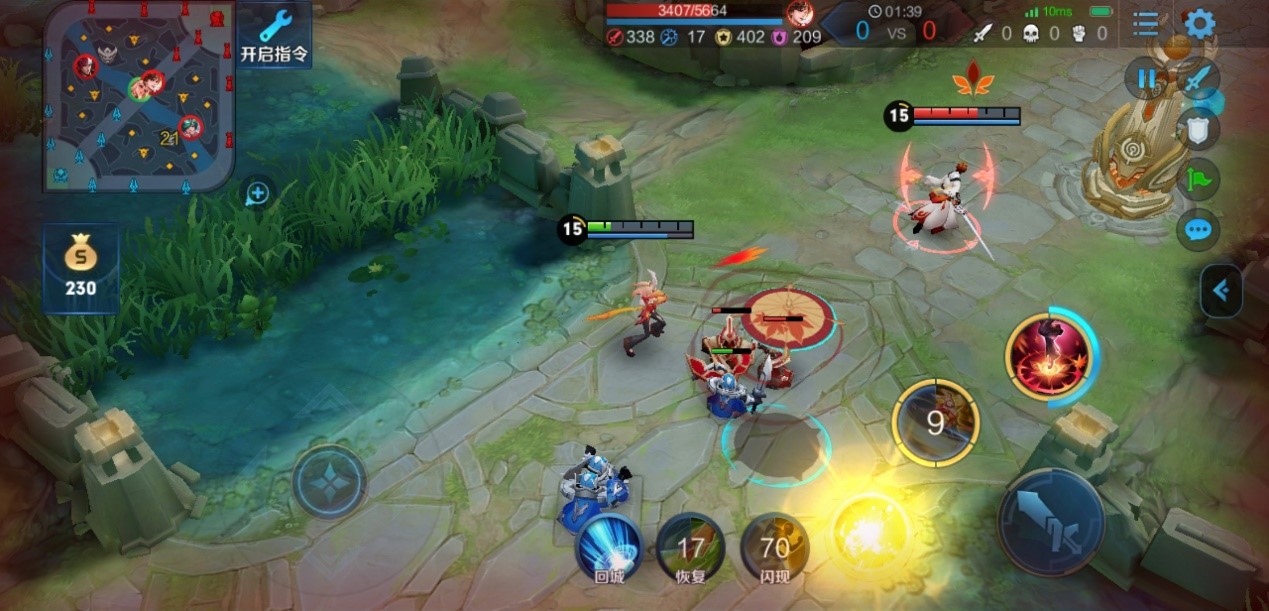Activate the glowing yellow skill
Viewport: 1269px width, 611px height.
pos(869,527)
